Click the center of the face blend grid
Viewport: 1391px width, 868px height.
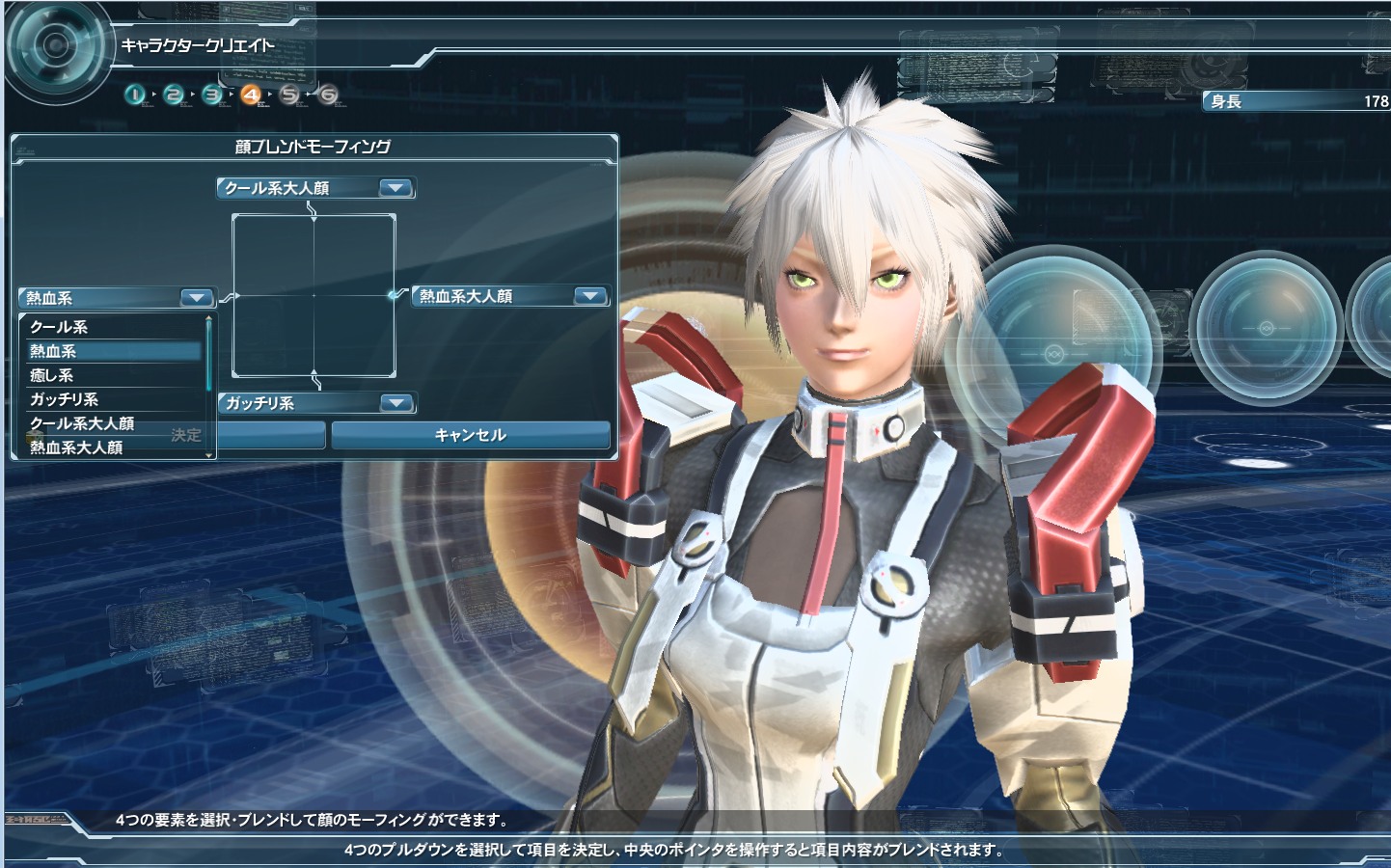pos(314,296)
